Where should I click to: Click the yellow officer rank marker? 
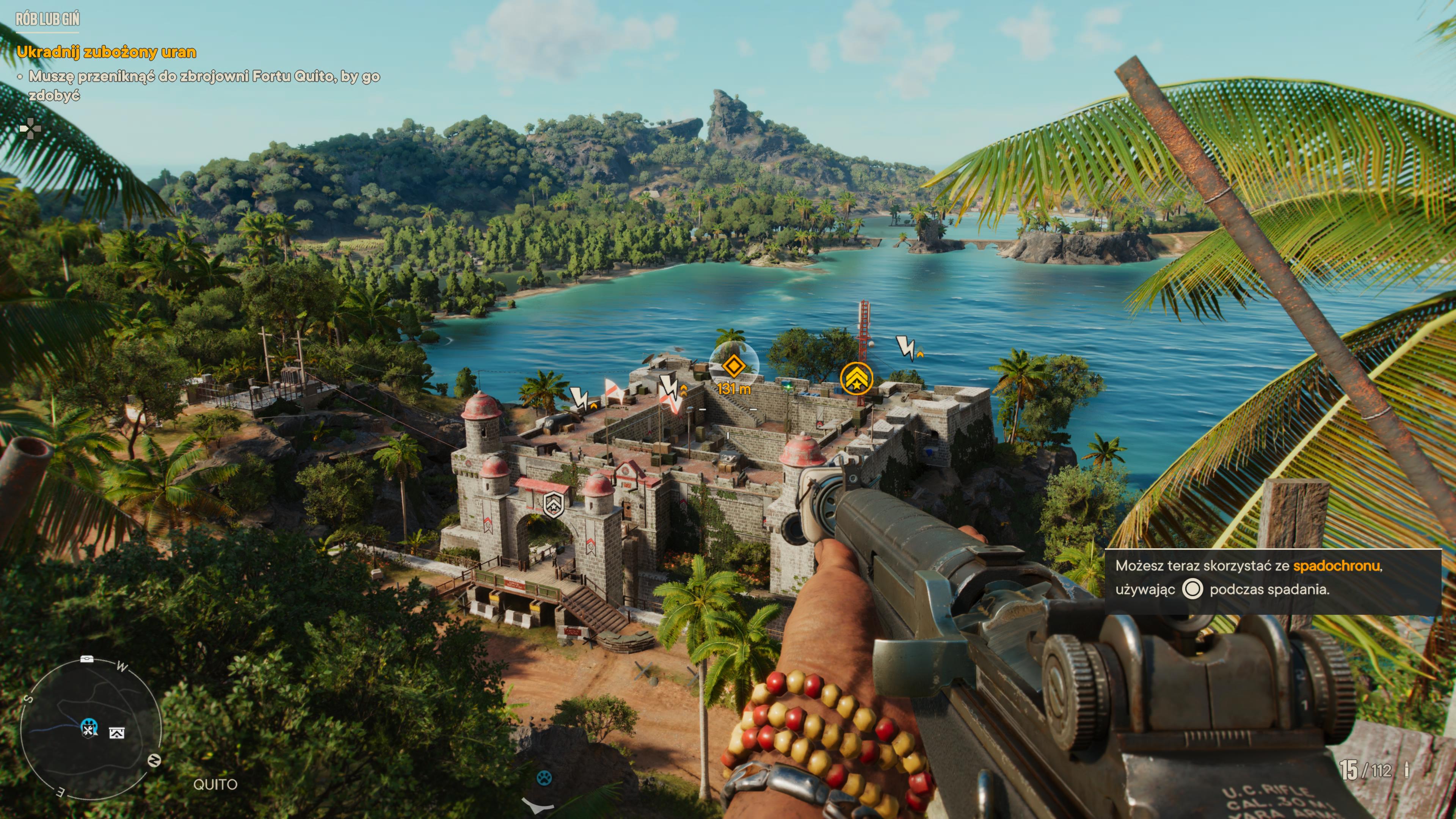click(856, 379)
